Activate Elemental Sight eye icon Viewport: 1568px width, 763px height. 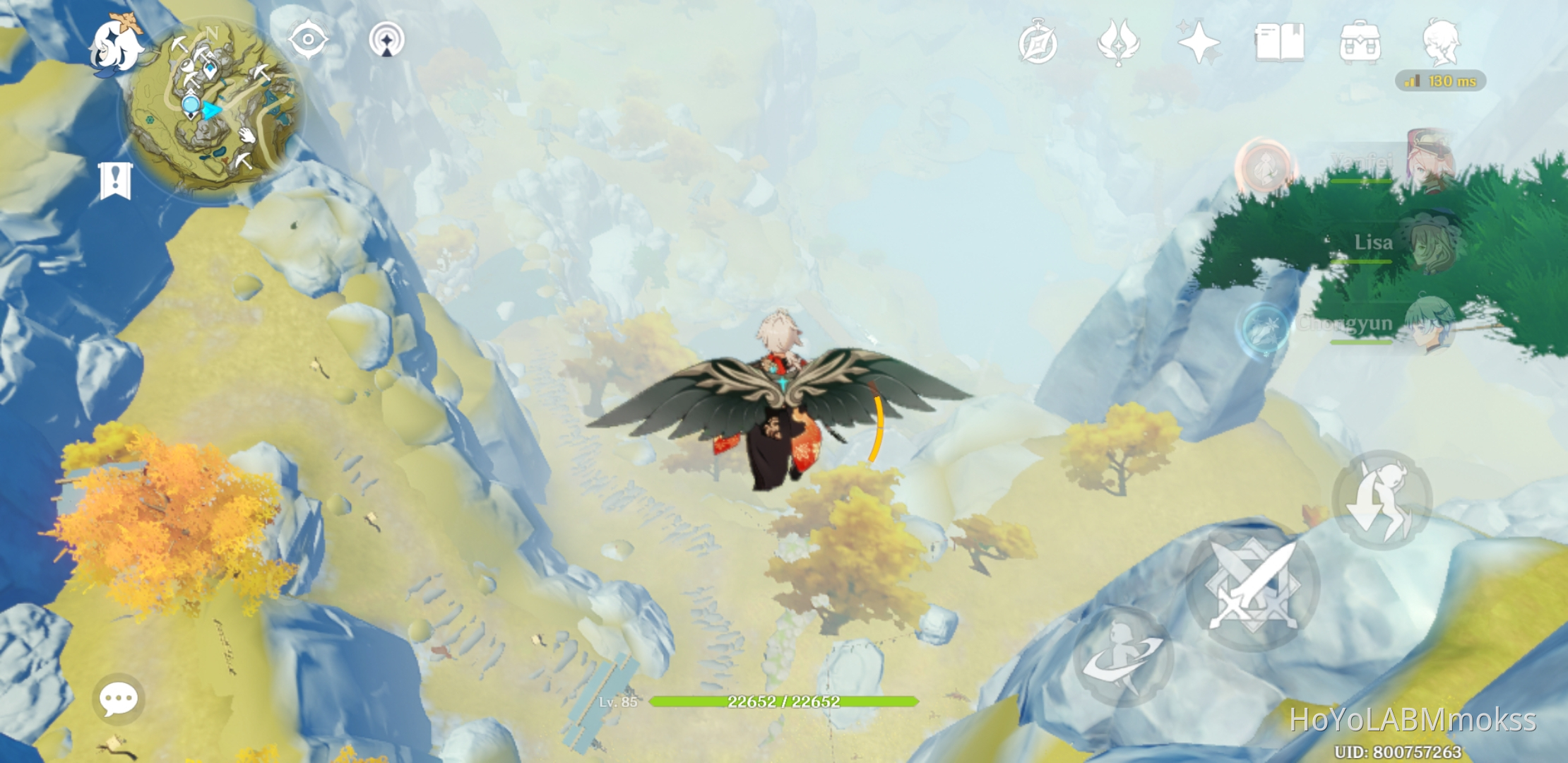309,40
